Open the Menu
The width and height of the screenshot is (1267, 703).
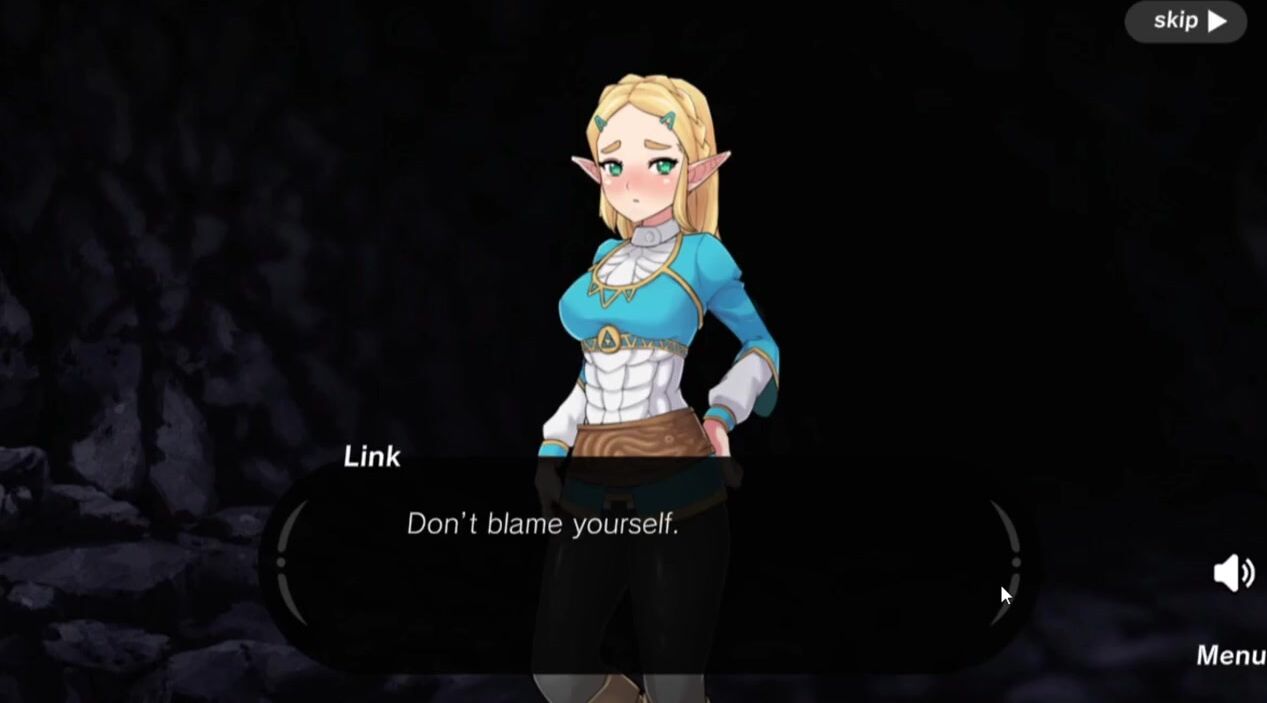(1231, 655)
